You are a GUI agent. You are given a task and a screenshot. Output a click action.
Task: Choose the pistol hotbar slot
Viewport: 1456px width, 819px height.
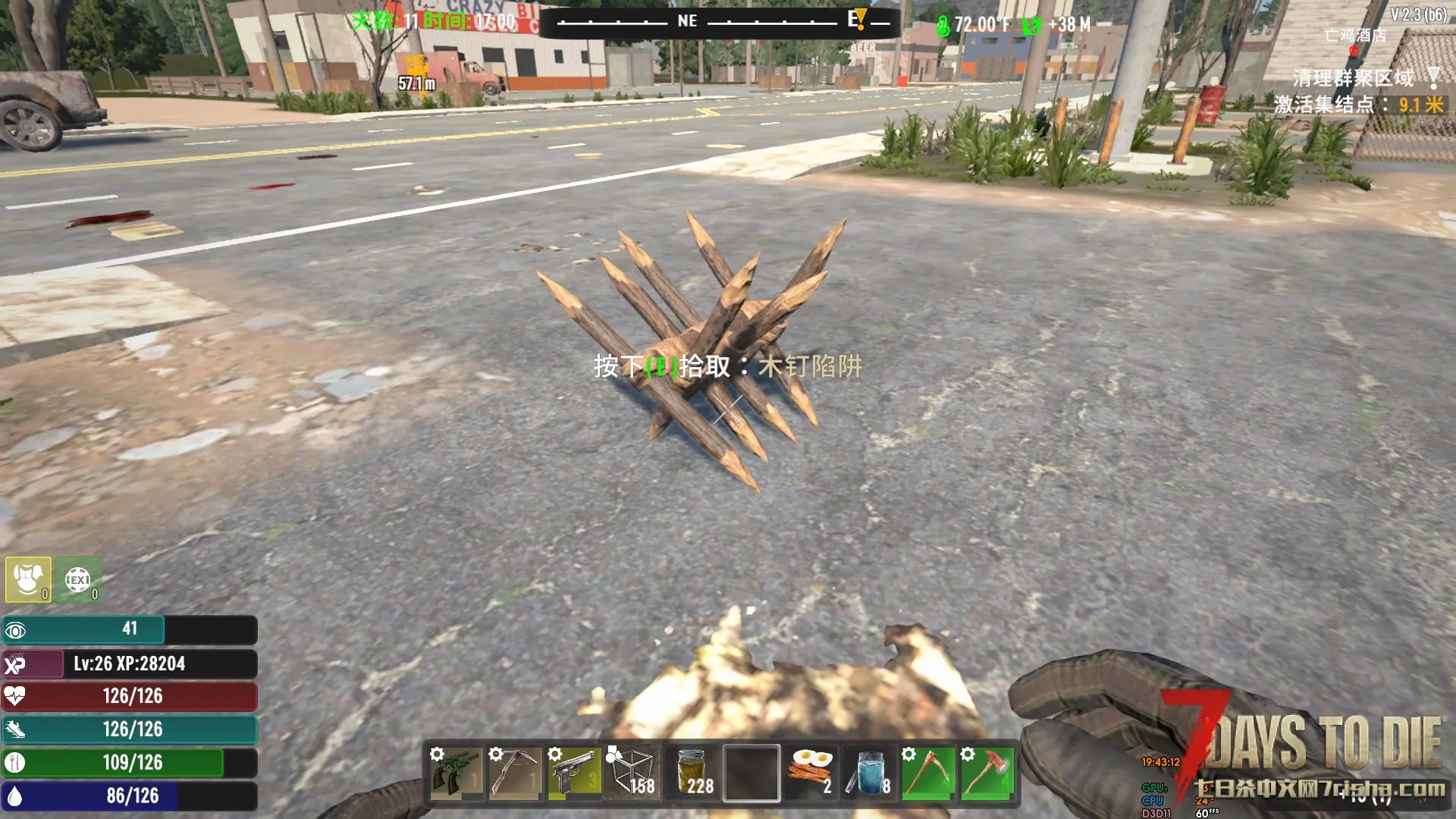click(x=574, y=773)
